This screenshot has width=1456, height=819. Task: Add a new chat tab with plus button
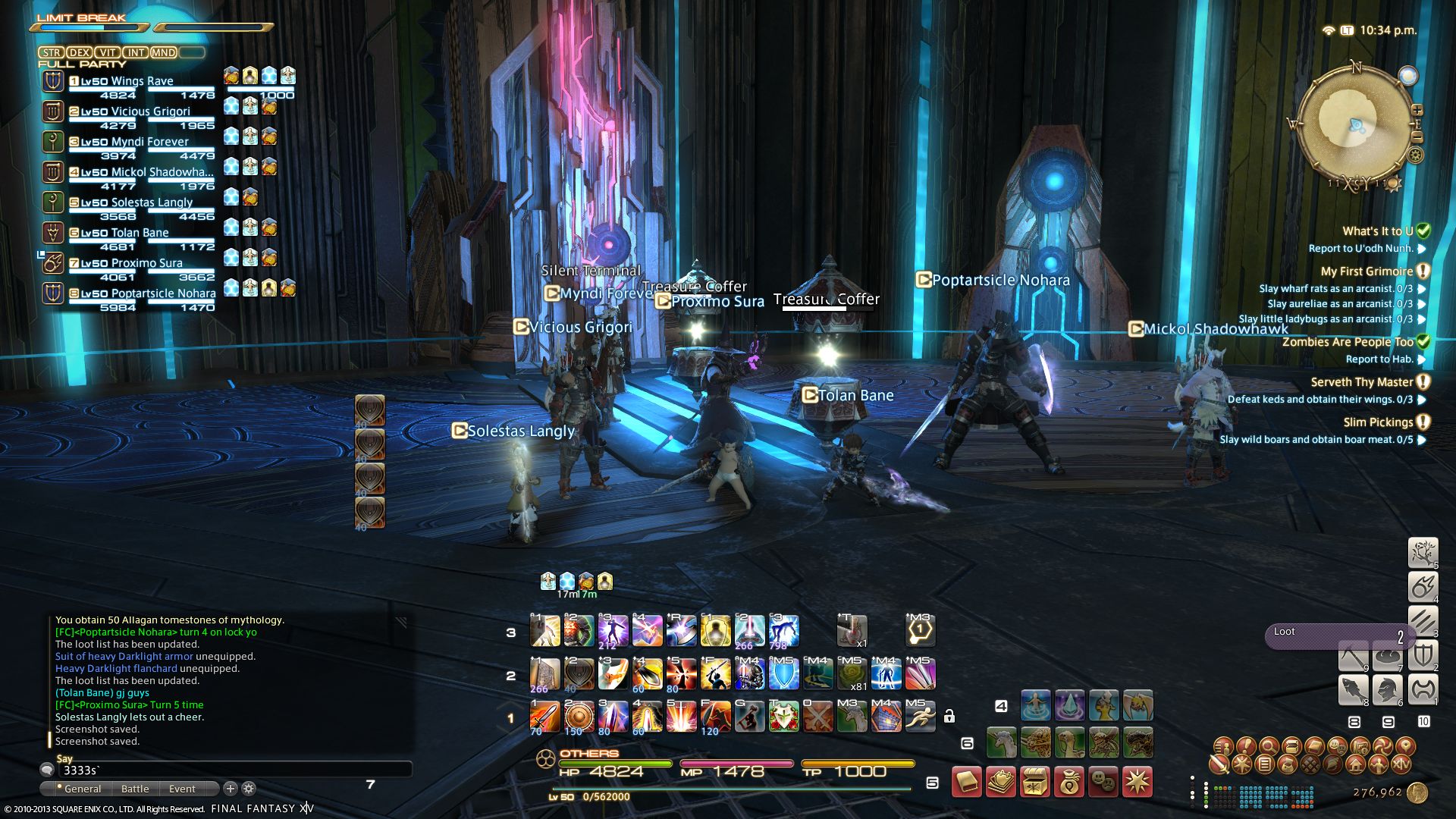(231, 789)
